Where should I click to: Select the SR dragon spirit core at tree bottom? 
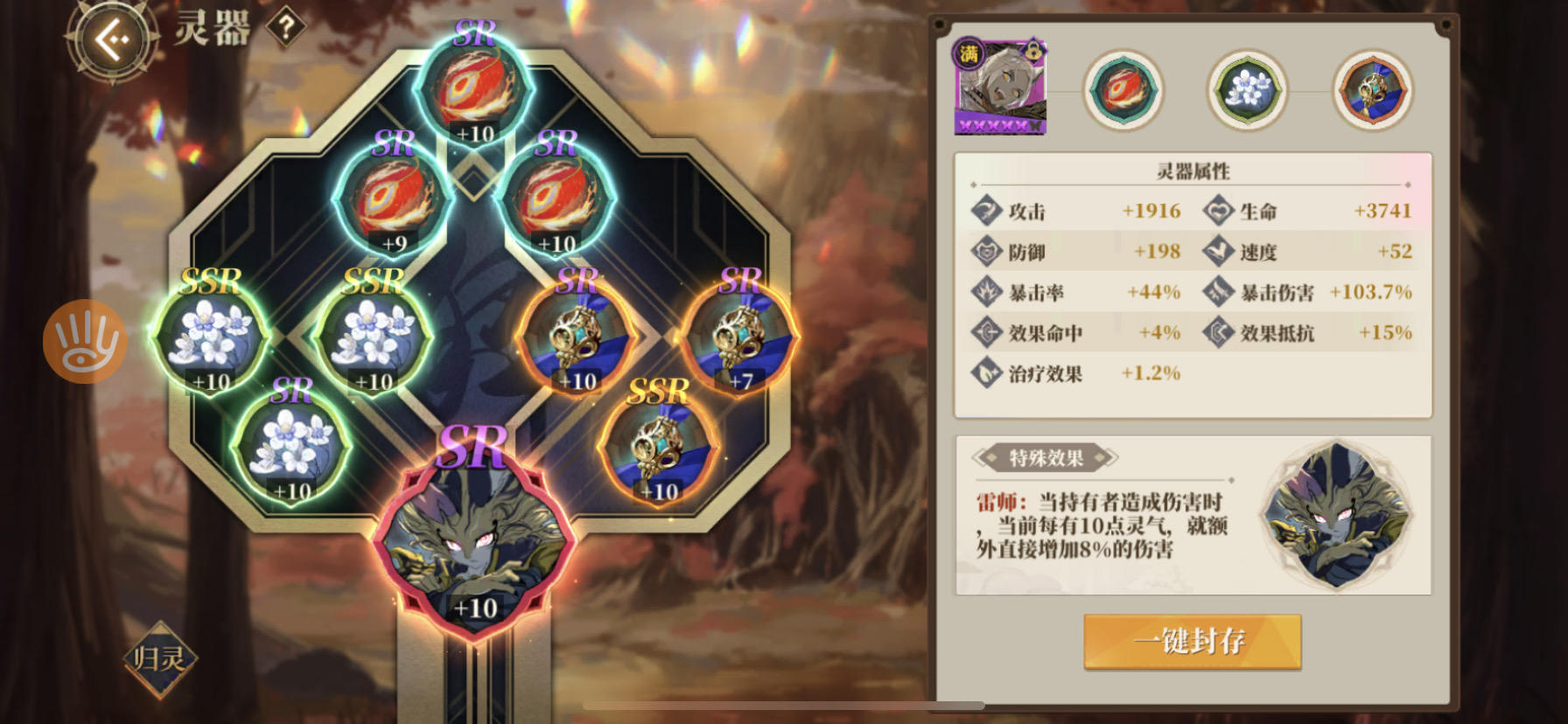coord(477,542)
